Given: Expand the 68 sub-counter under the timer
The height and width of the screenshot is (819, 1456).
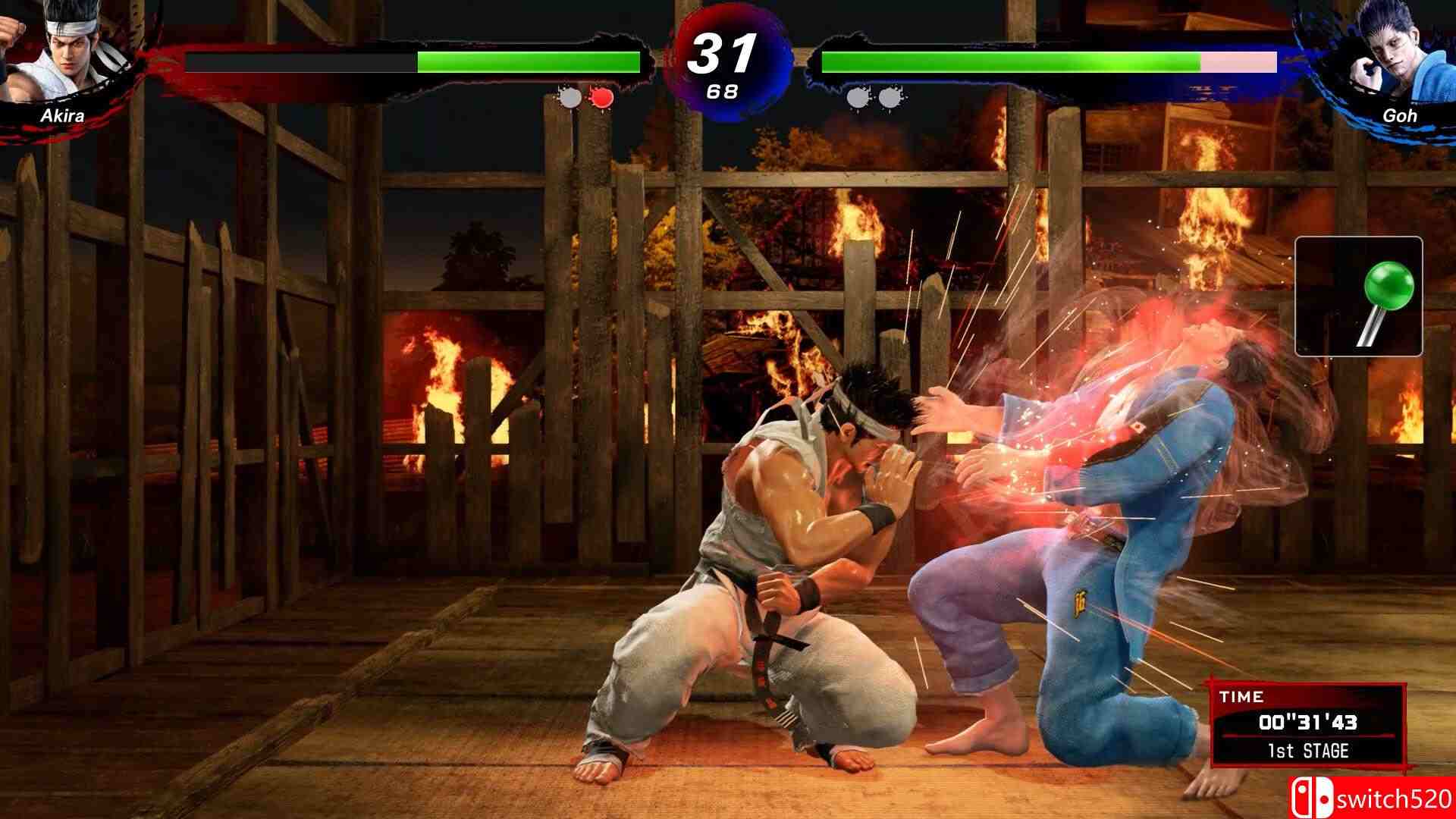Looking at the screenshot, I should [x=723, y=93].
